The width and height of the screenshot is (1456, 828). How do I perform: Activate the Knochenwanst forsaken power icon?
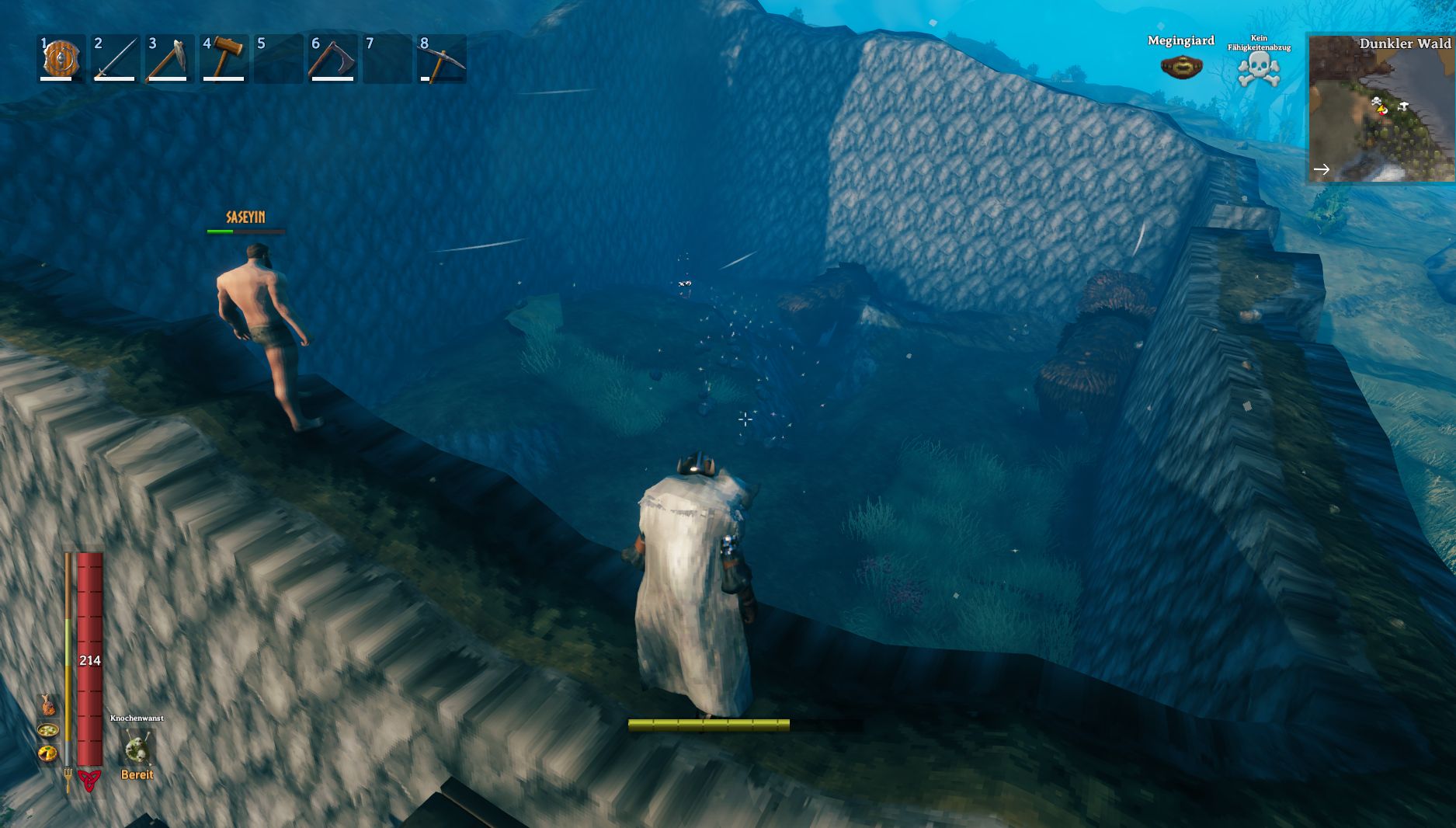pyautogui.click(x=137, y=749)
